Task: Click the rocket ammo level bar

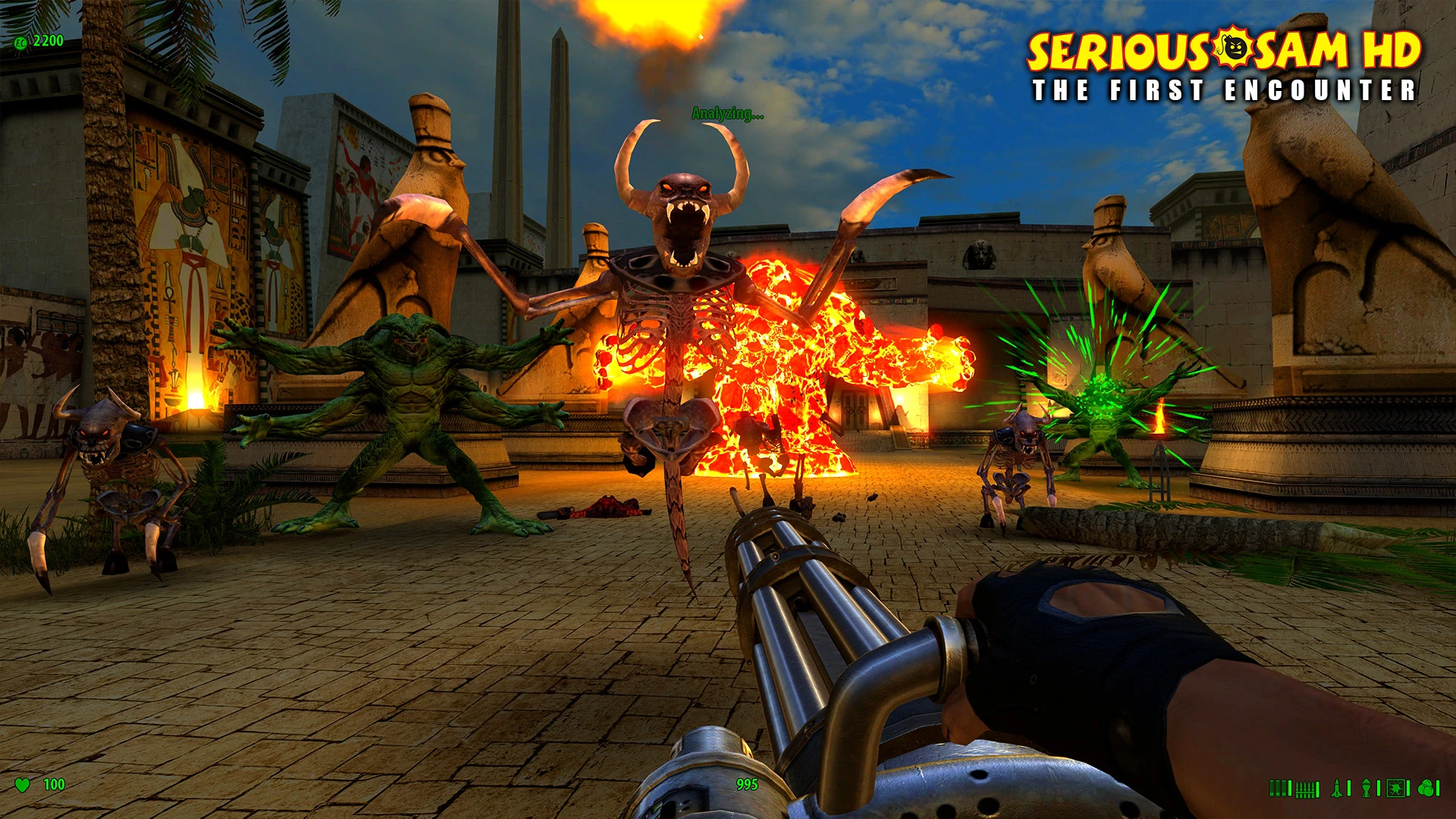Action: point(1348,789)
